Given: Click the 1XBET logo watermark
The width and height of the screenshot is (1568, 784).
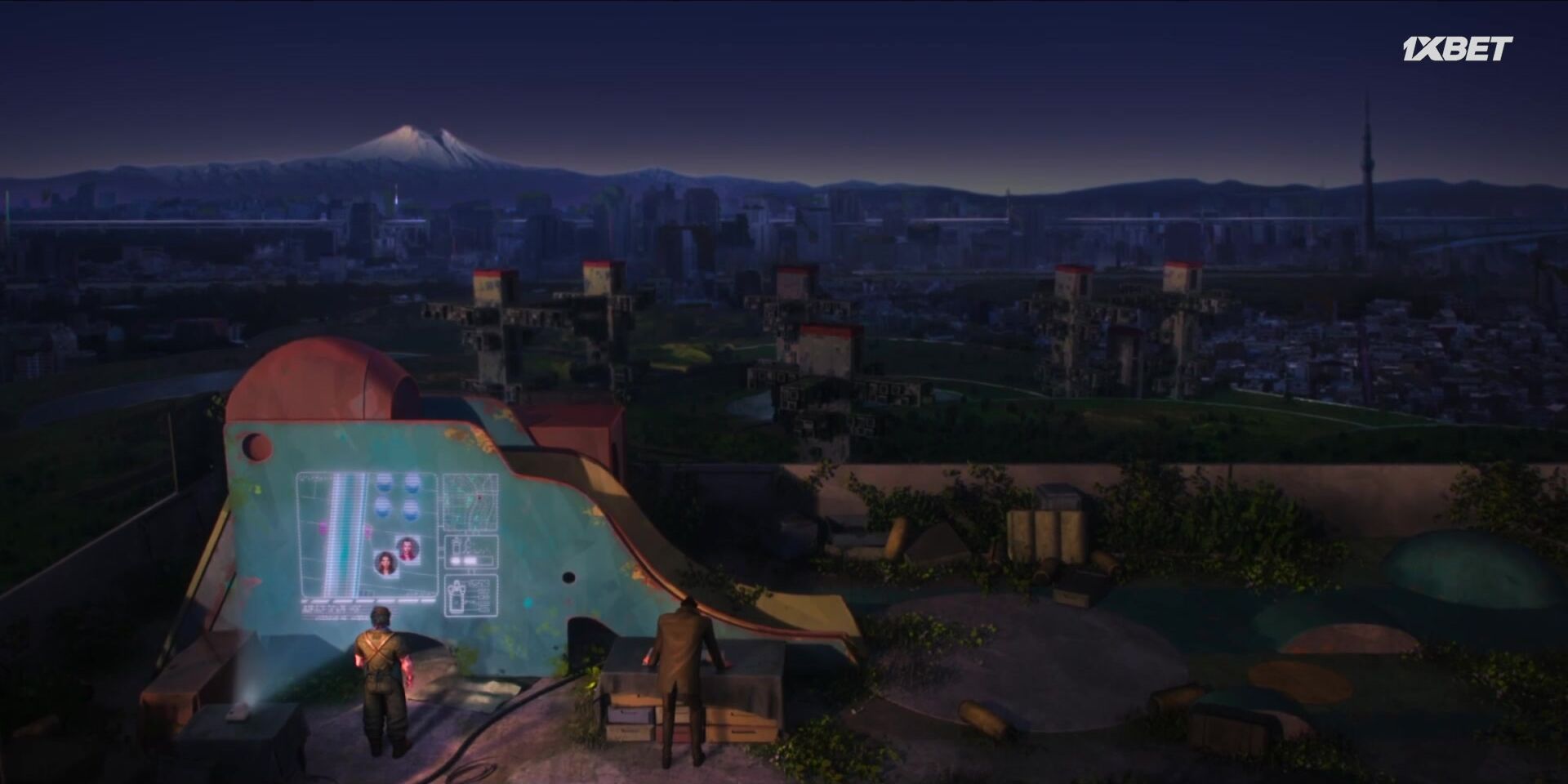Looking at the screenshot, I should click(x=1457, y=49).
